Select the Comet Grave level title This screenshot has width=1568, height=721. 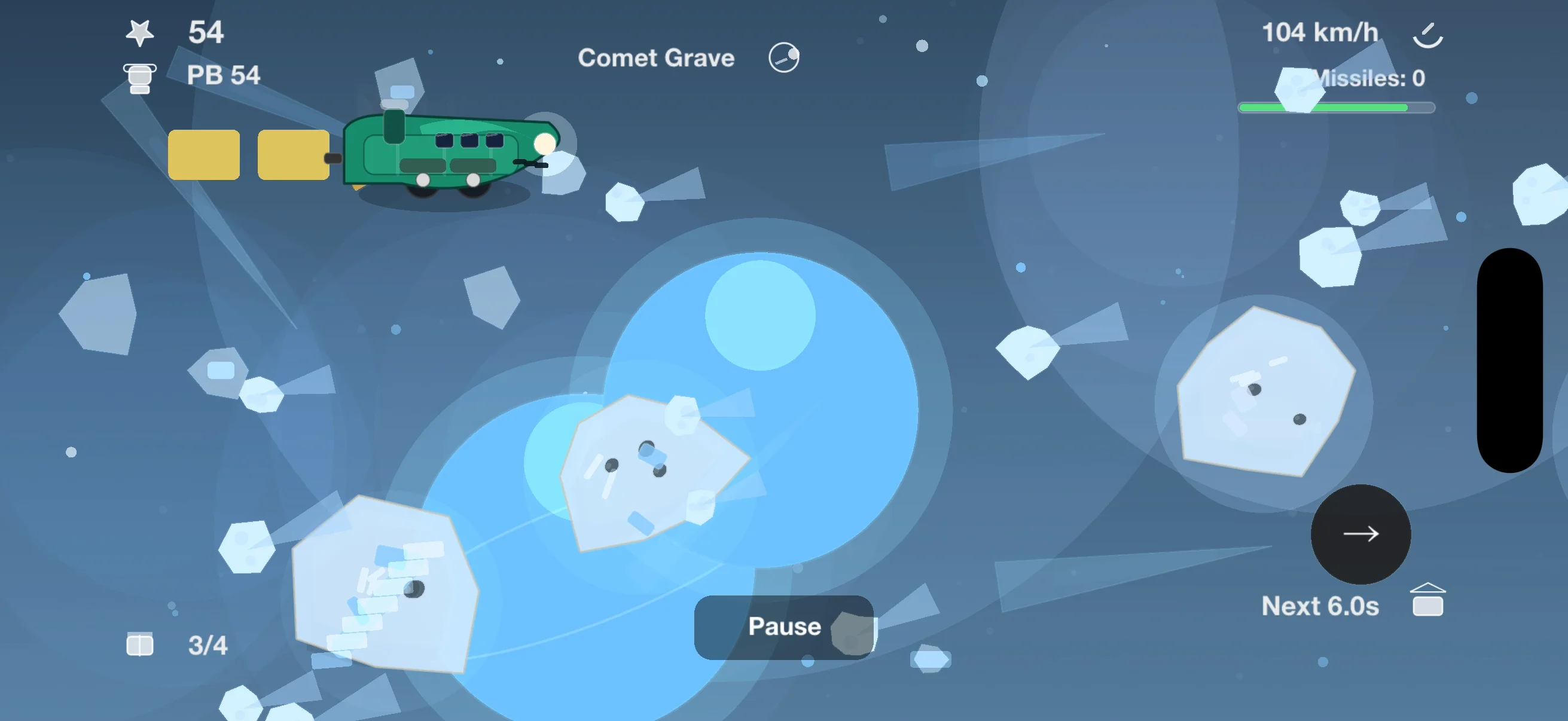point(657,58)
